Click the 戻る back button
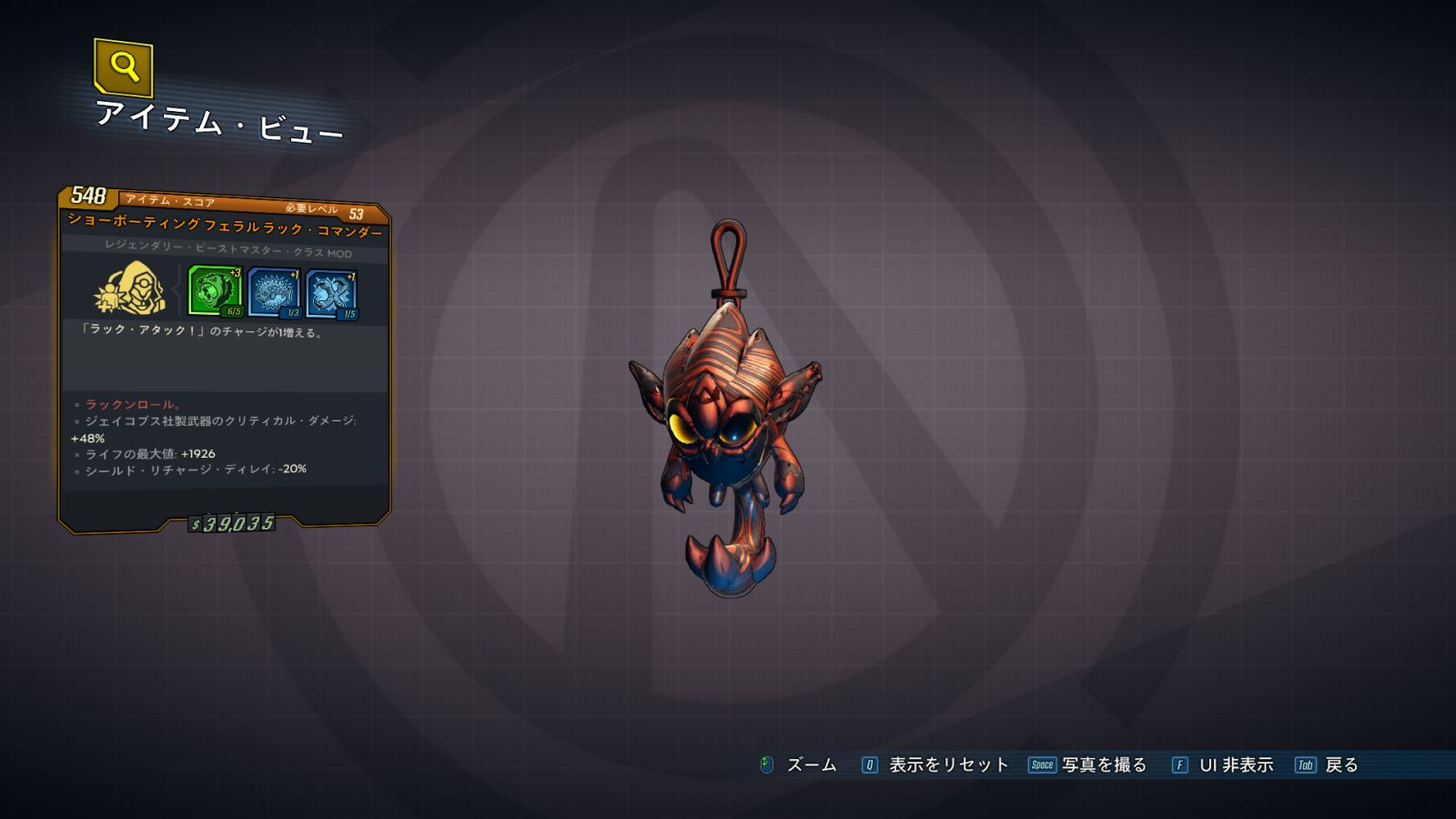 [x=1327, y=765]
